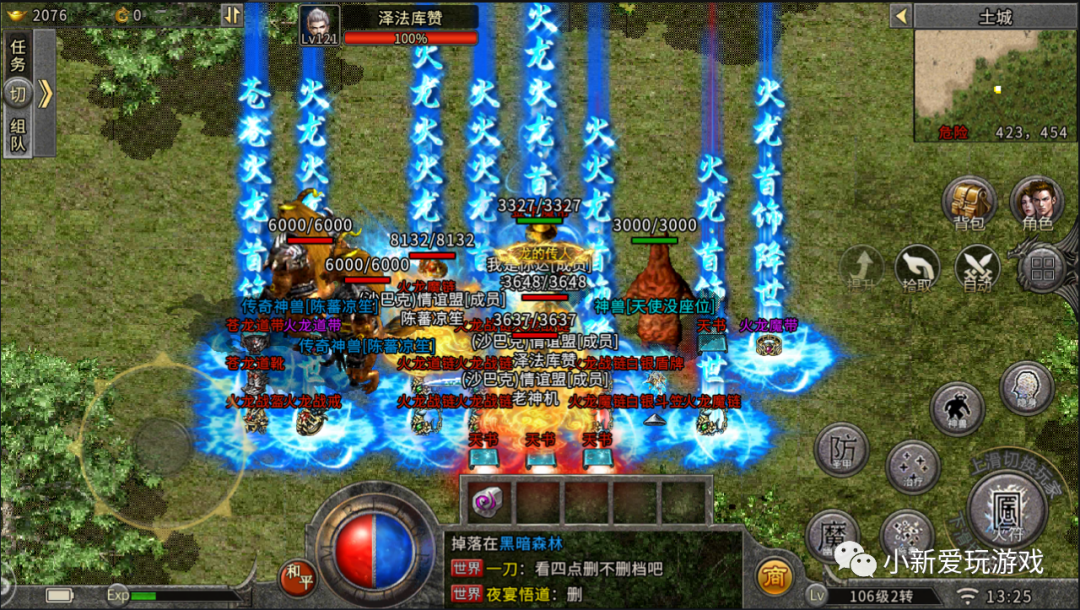Viewport: 1080px width, 610px height.
Task: Use the purple scroll in the hotbar
Action: (x=490, y=500)
